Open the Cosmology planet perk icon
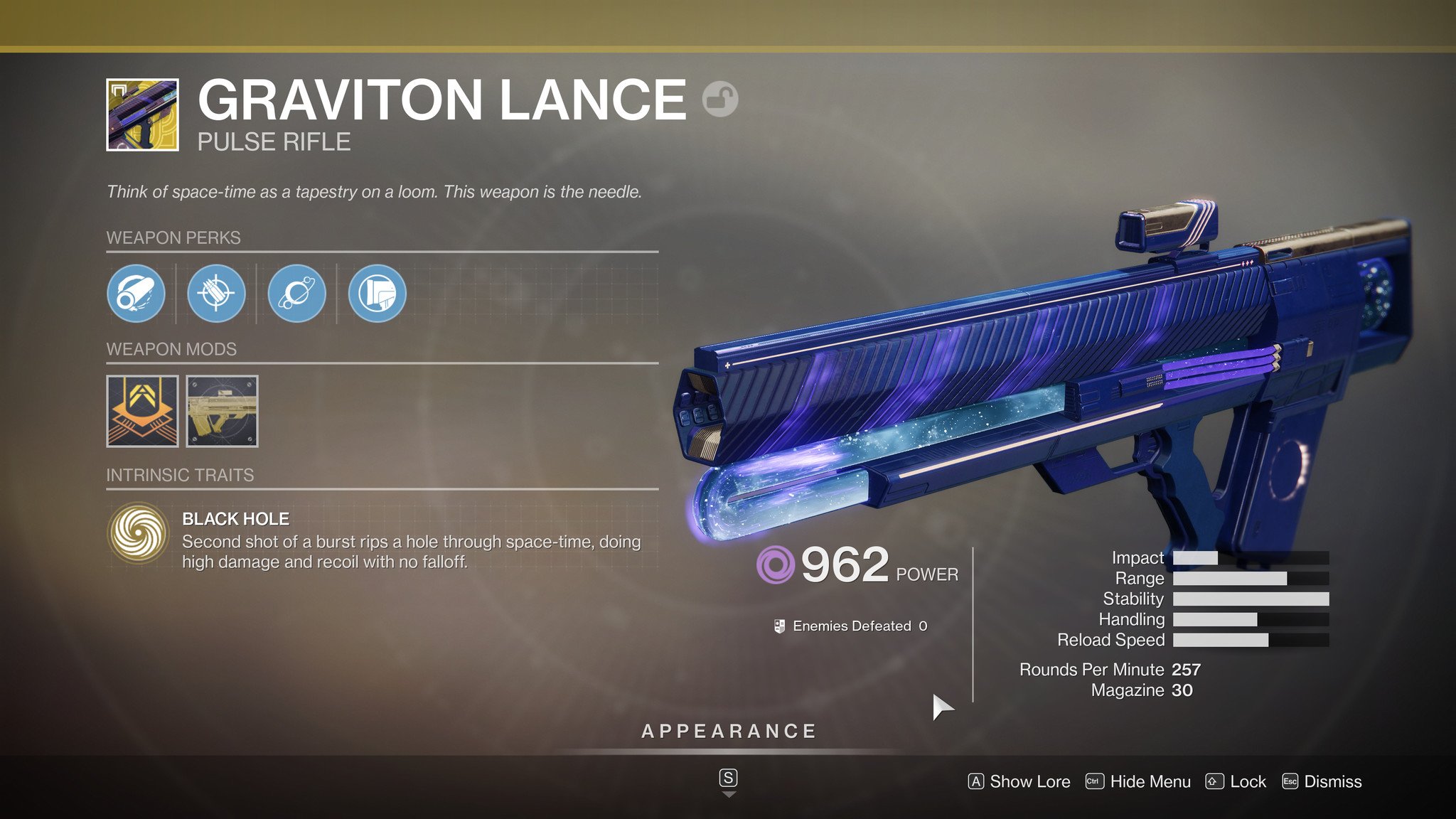The height and width of the screenshot is (819, 1456). [296, 294]
